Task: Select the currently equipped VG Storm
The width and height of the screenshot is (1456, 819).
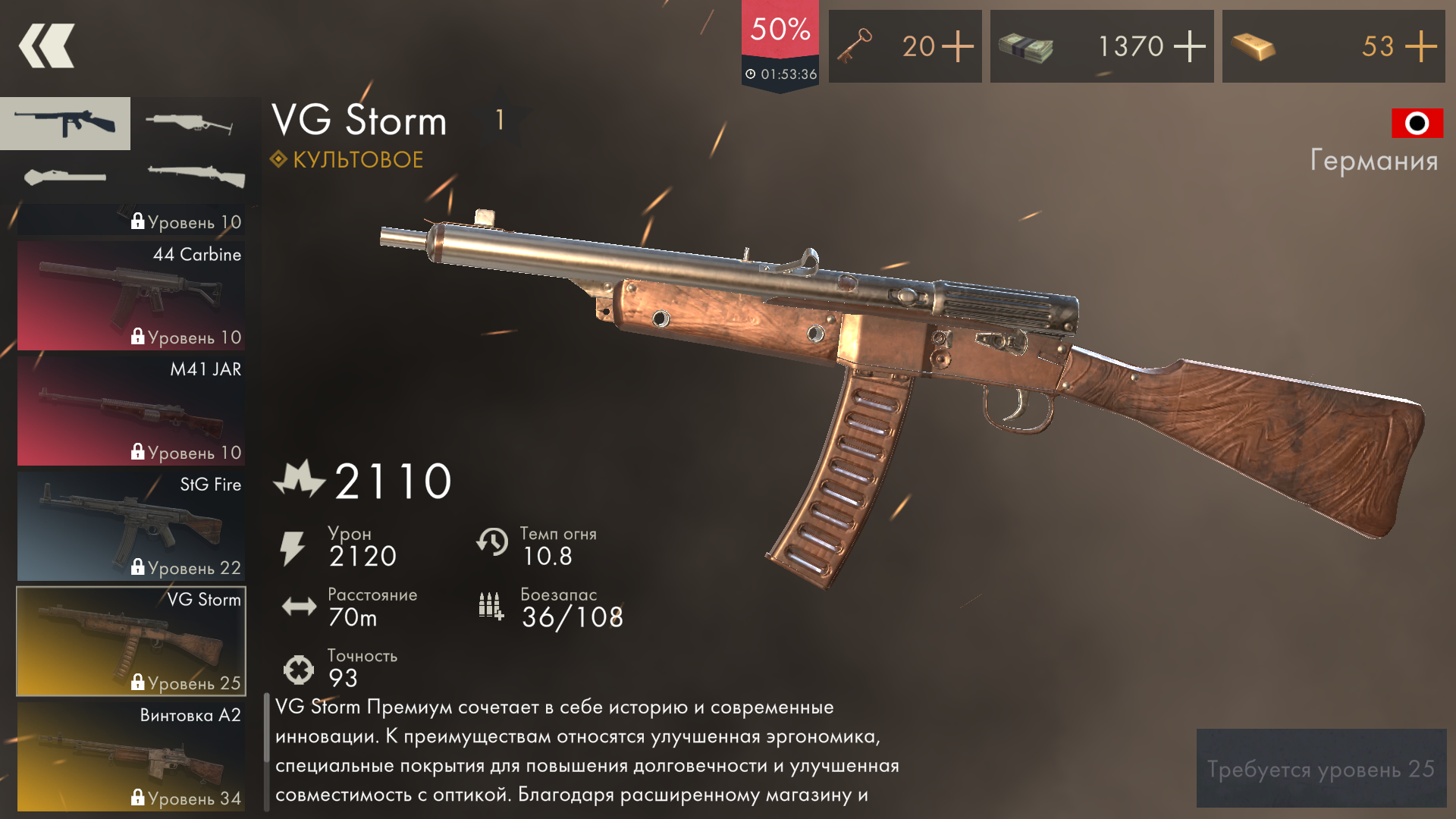Action: [x=130, y=641]
